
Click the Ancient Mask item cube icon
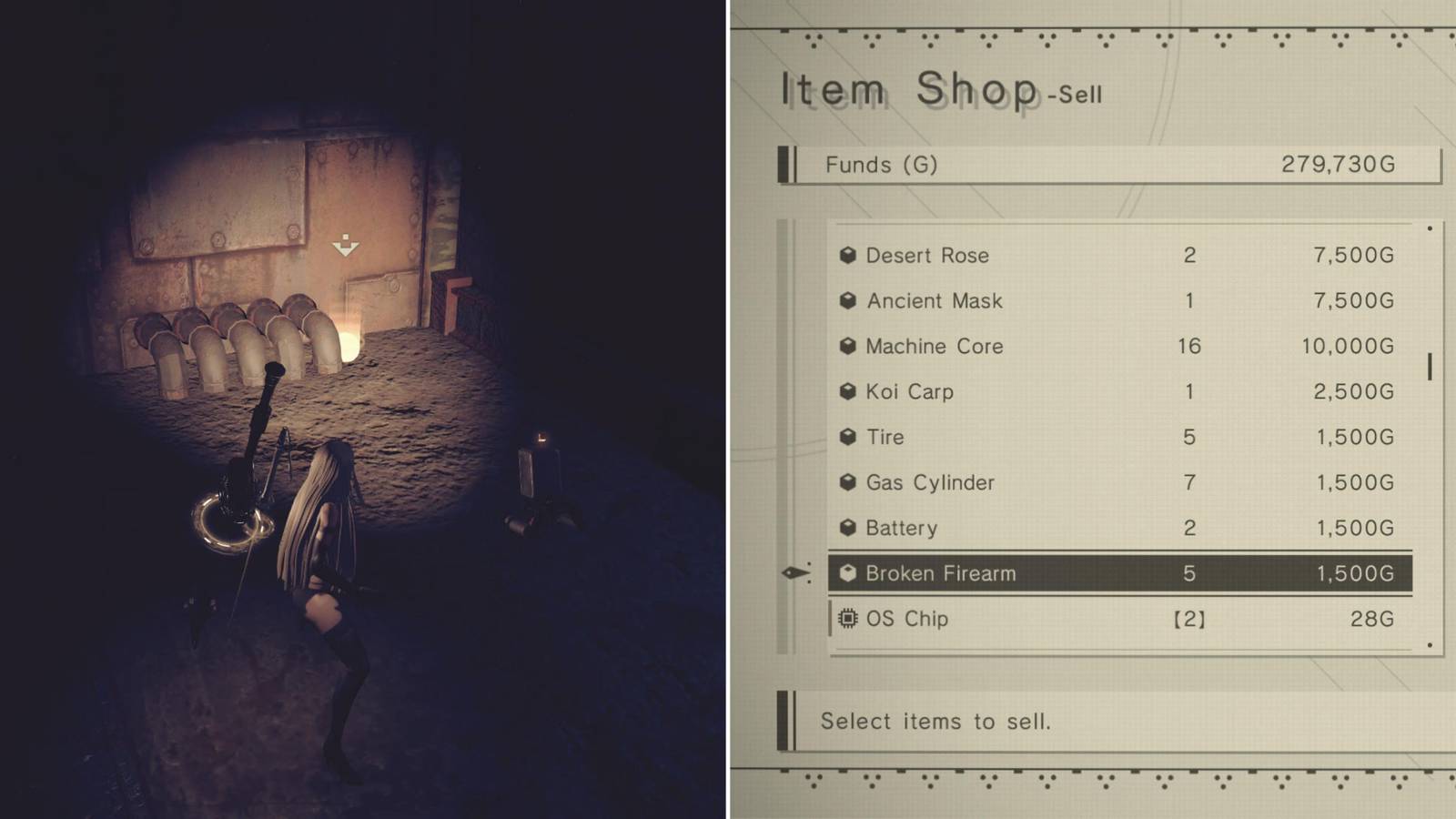click(848, 301)
